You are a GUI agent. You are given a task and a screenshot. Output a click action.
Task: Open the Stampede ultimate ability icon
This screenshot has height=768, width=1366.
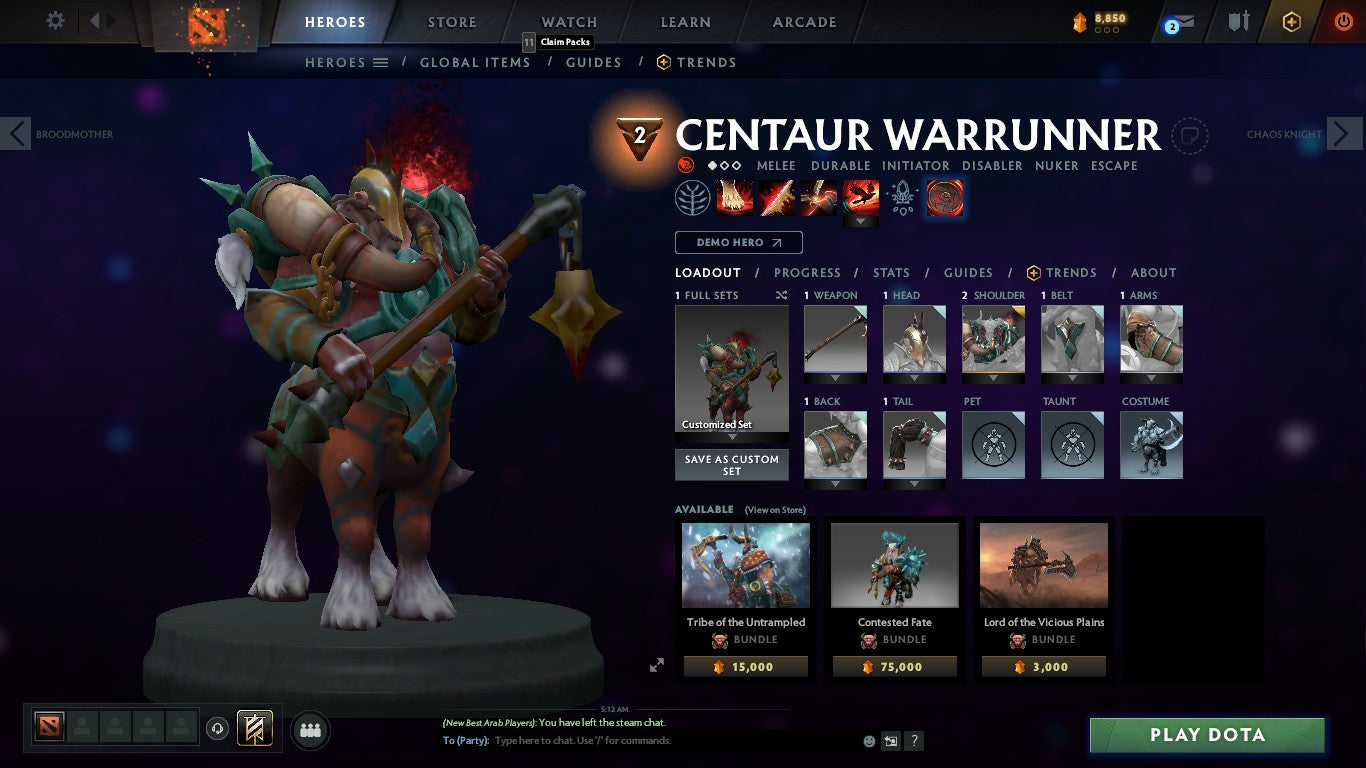pos(861,197)
